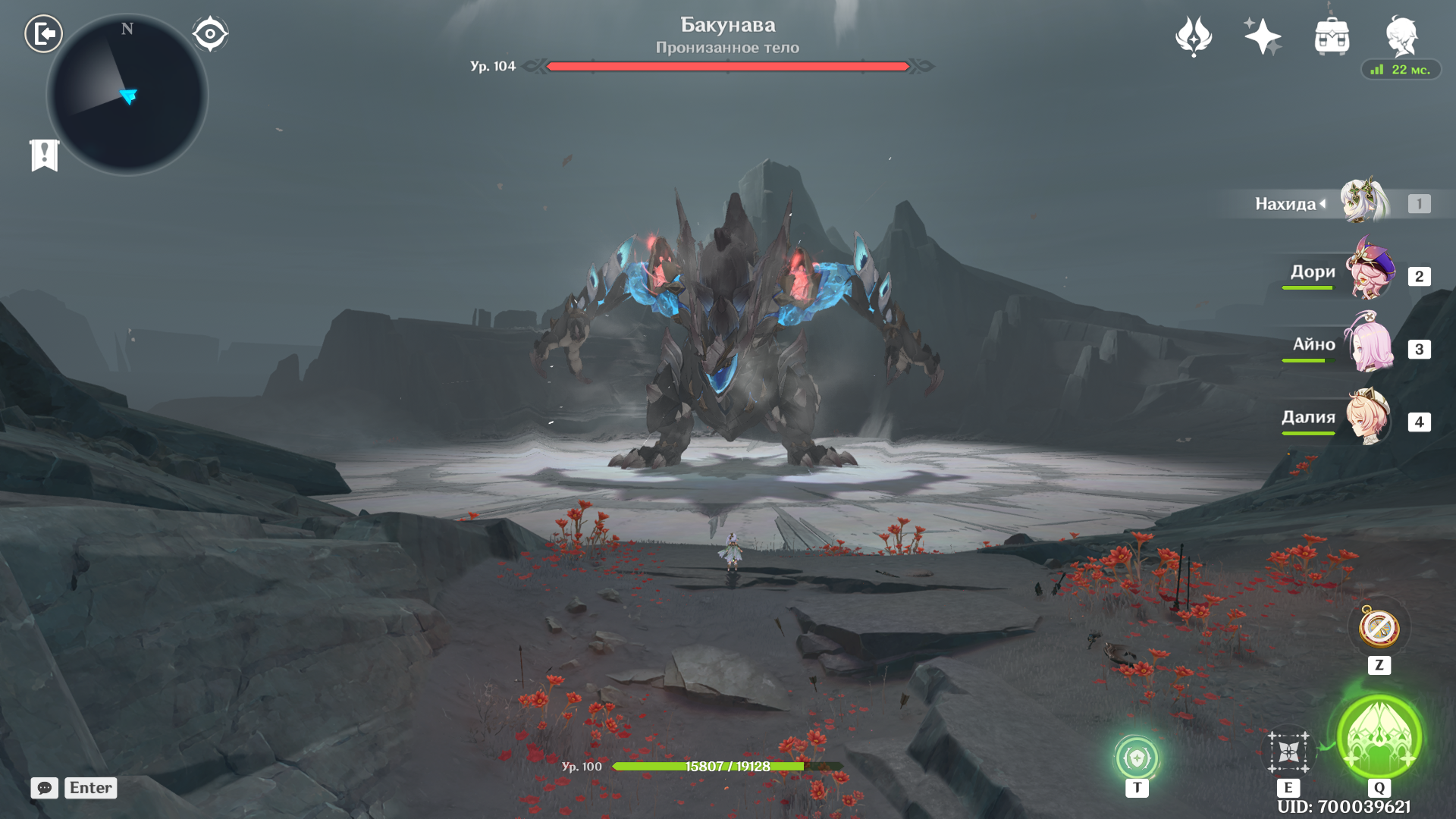Activate the glowing green shield ability
1456x819 pixels.
click(x=1136, y=758)
